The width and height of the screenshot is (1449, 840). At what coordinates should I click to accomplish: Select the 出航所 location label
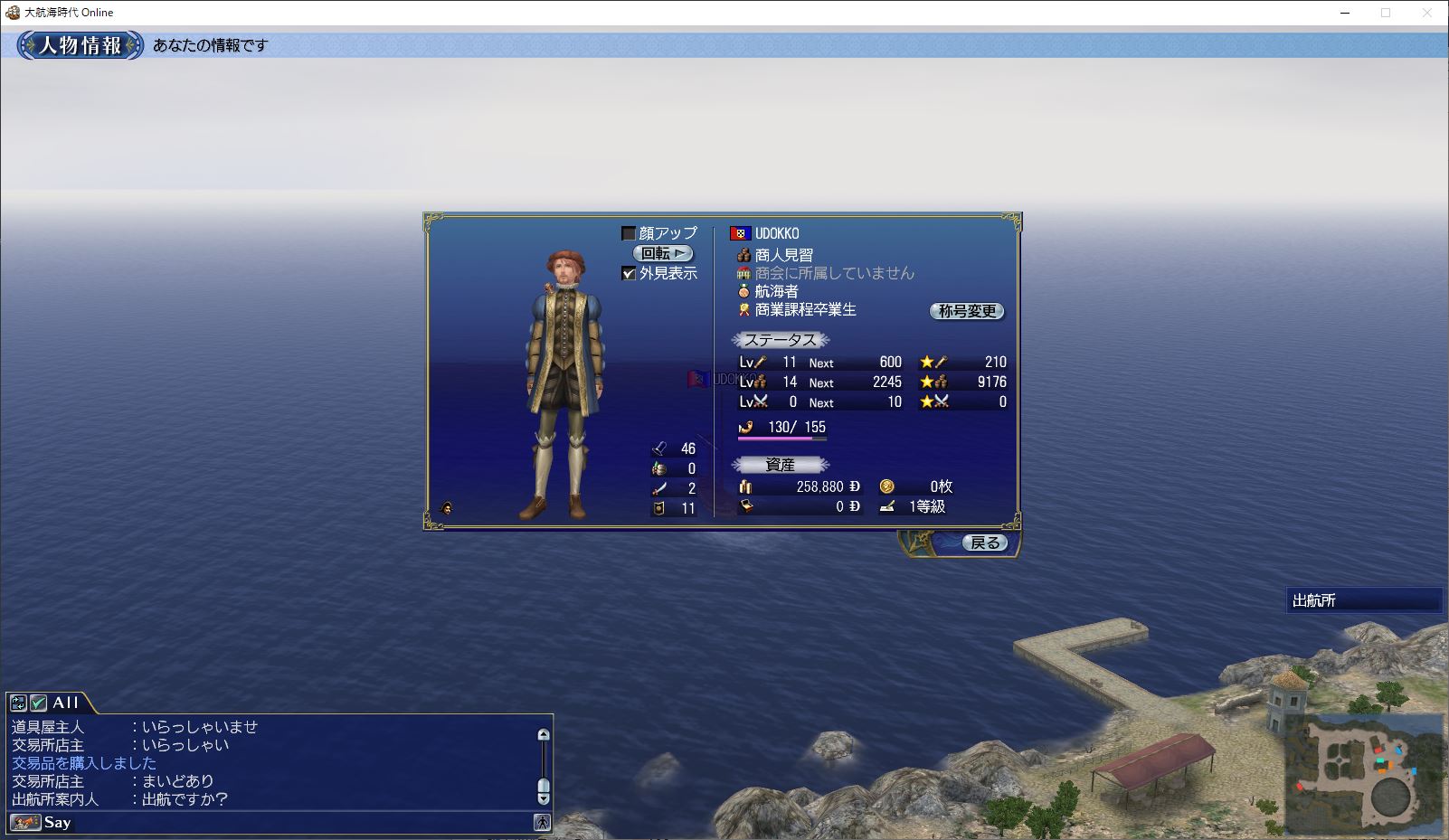click(x=1363, y=600)
